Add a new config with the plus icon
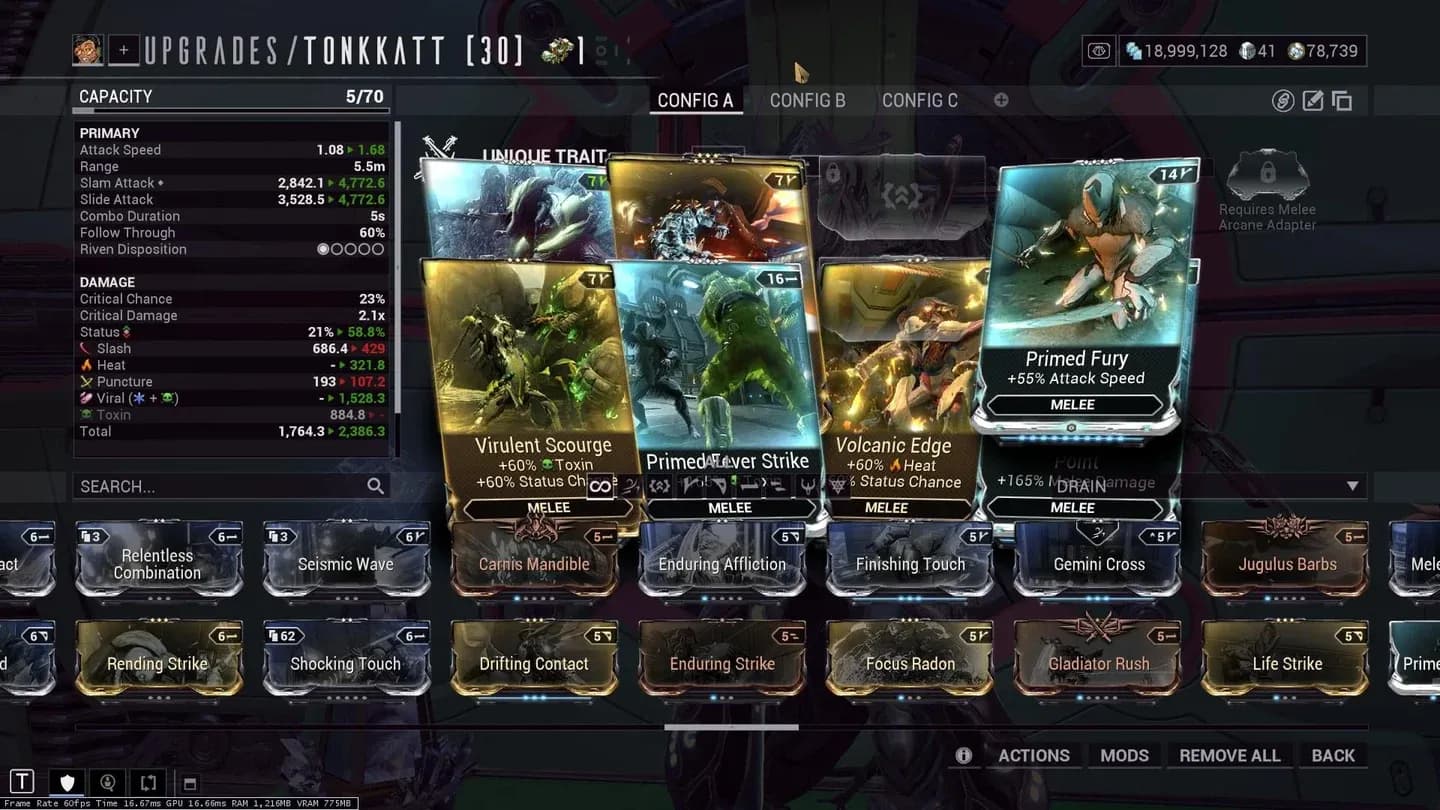Screen dimensions: 1440x810 (1001, 100)
